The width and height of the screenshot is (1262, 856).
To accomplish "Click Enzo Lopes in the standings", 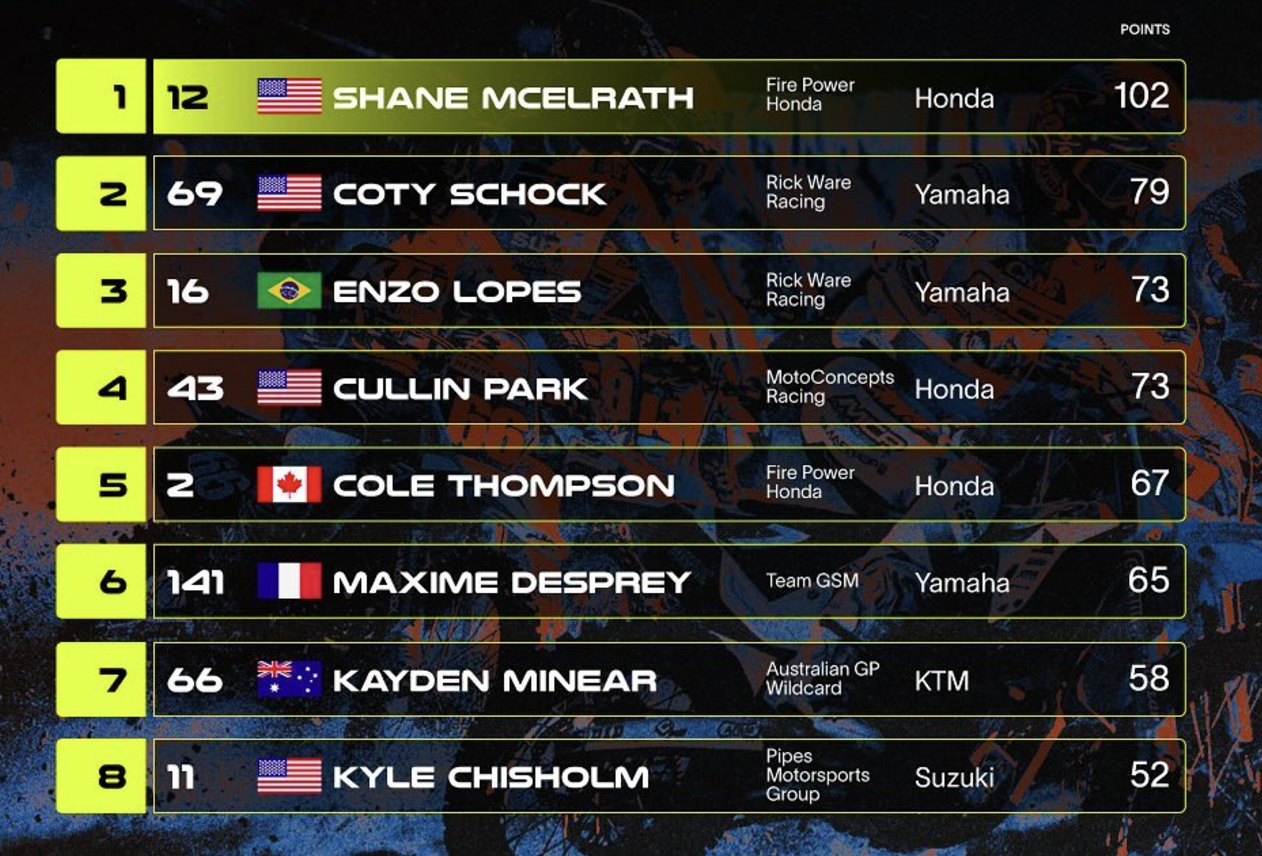I will [x=456, y=291].
